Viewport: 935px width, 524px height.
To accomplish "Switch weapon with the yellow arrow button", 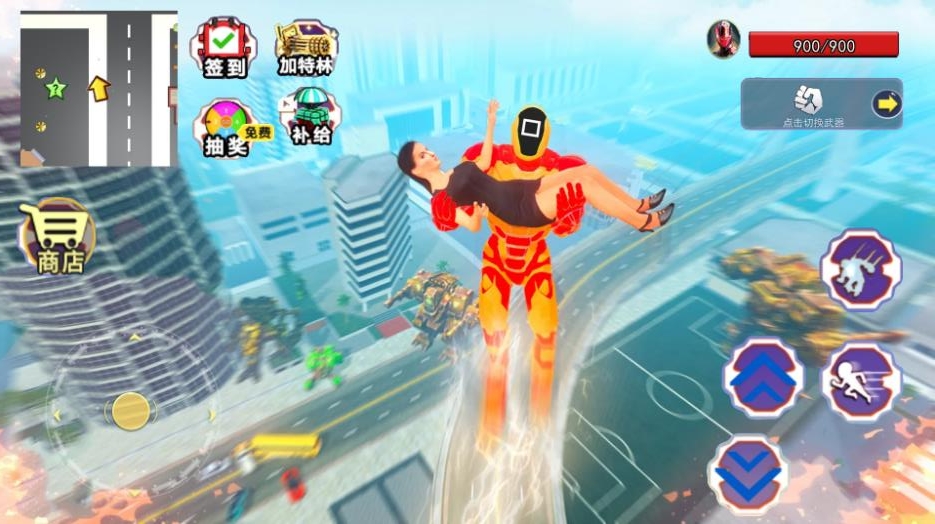I will [886, 103].
